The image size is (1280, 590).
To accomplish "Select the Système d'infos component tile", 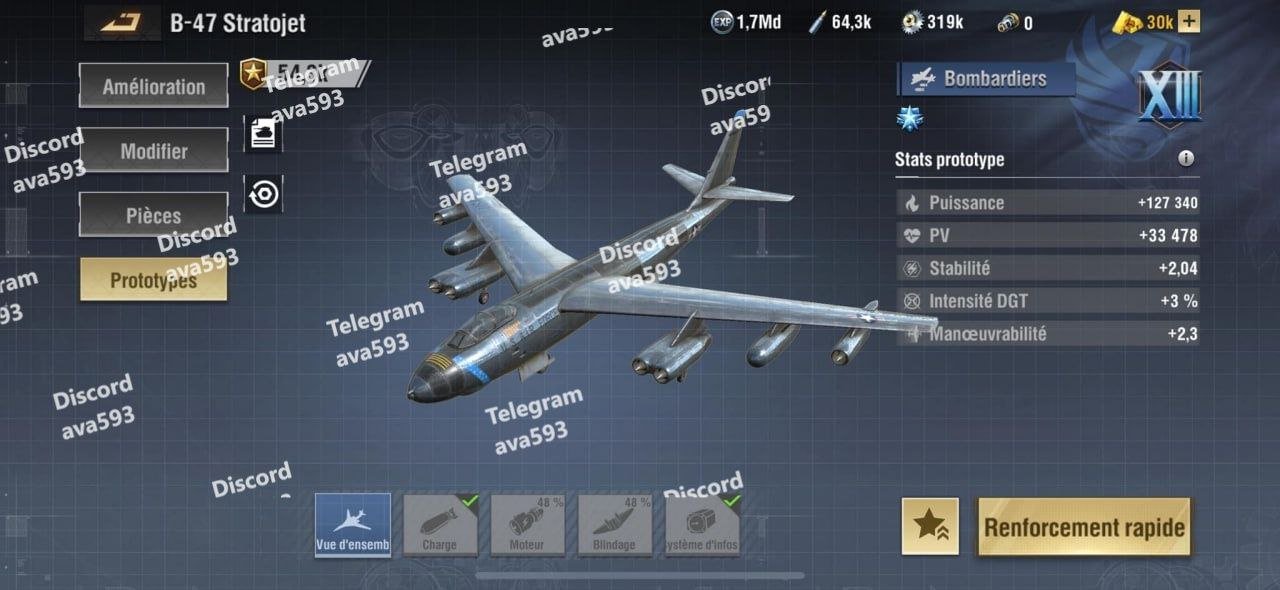I will (x=702, y=525).
